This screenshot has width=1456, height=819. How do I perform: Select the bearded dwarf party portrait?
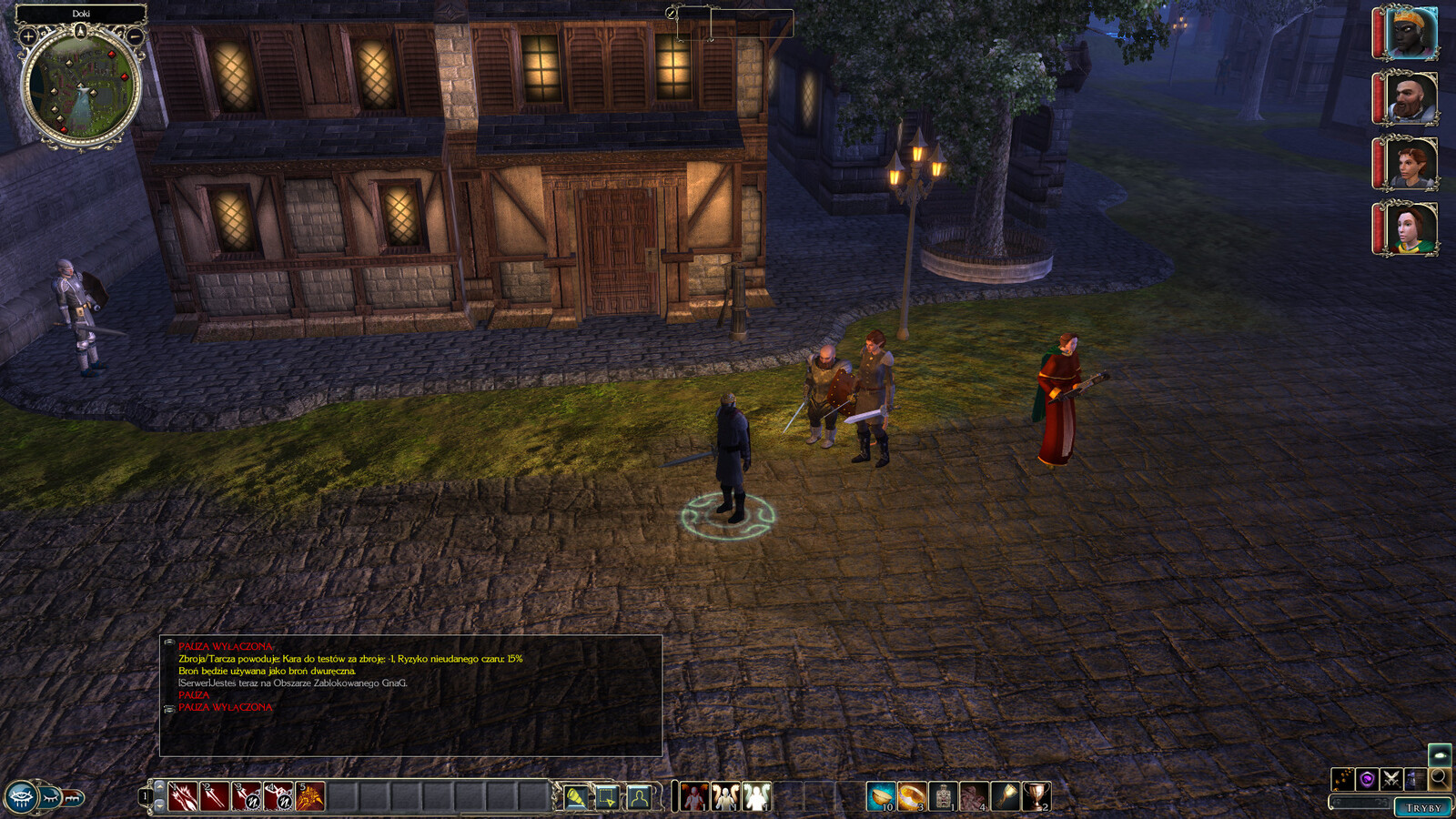click(1410, 98)
